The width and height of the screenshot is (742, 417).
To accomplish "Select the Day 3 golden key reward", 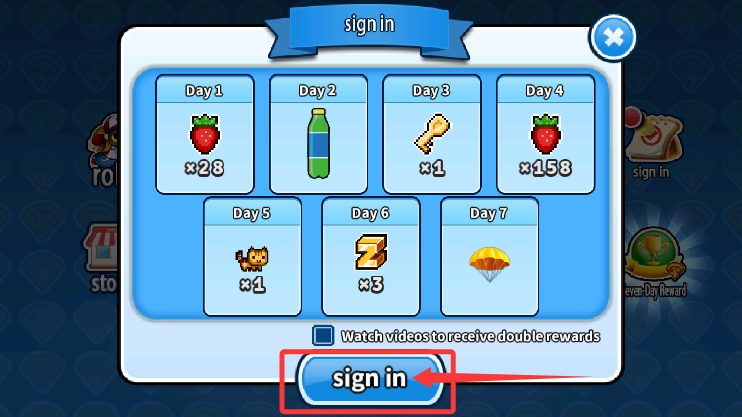I will 431,133.
